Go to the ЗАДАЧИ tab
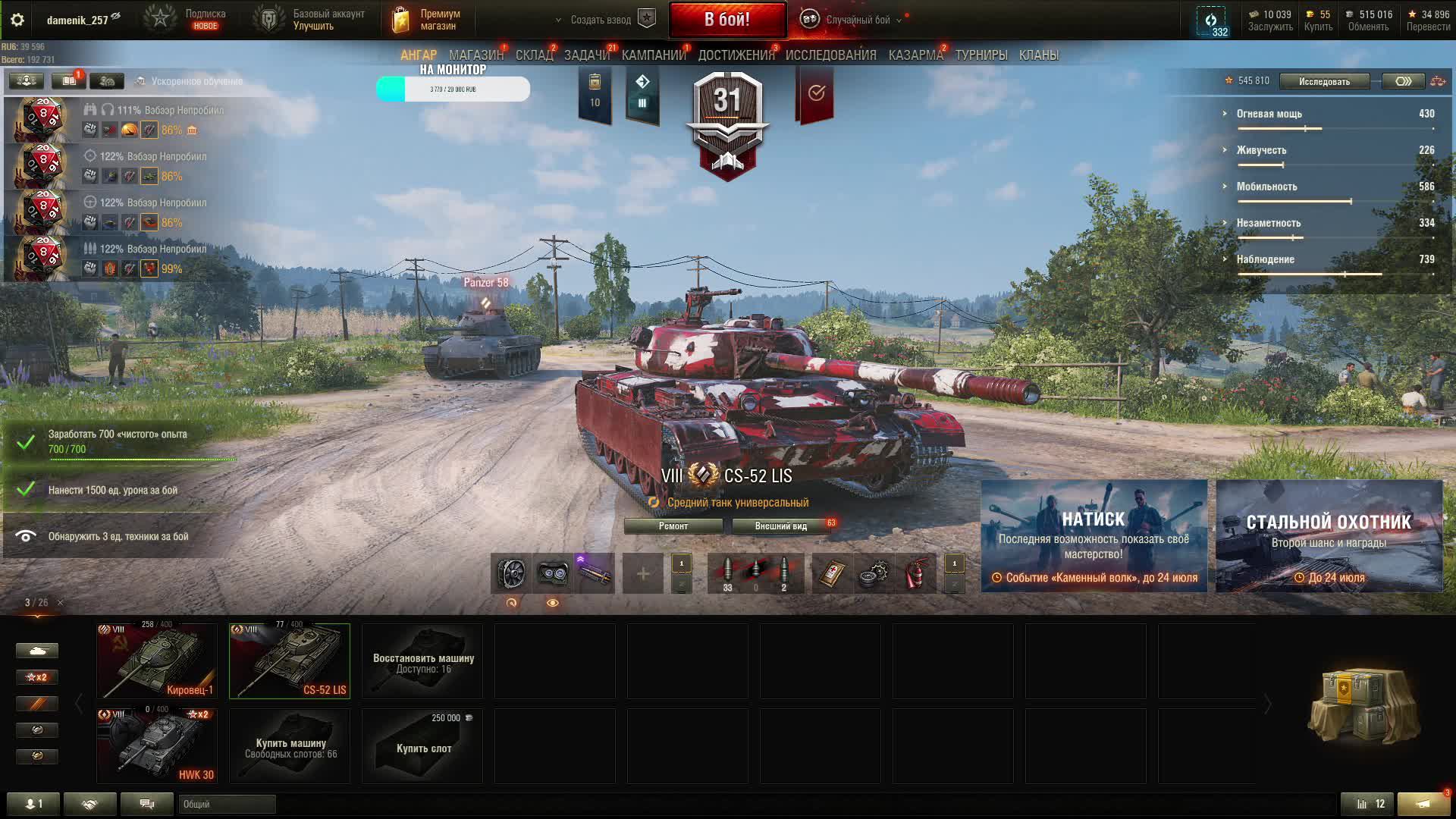The width and height of the screenshot is (1456, 819). 586,55
